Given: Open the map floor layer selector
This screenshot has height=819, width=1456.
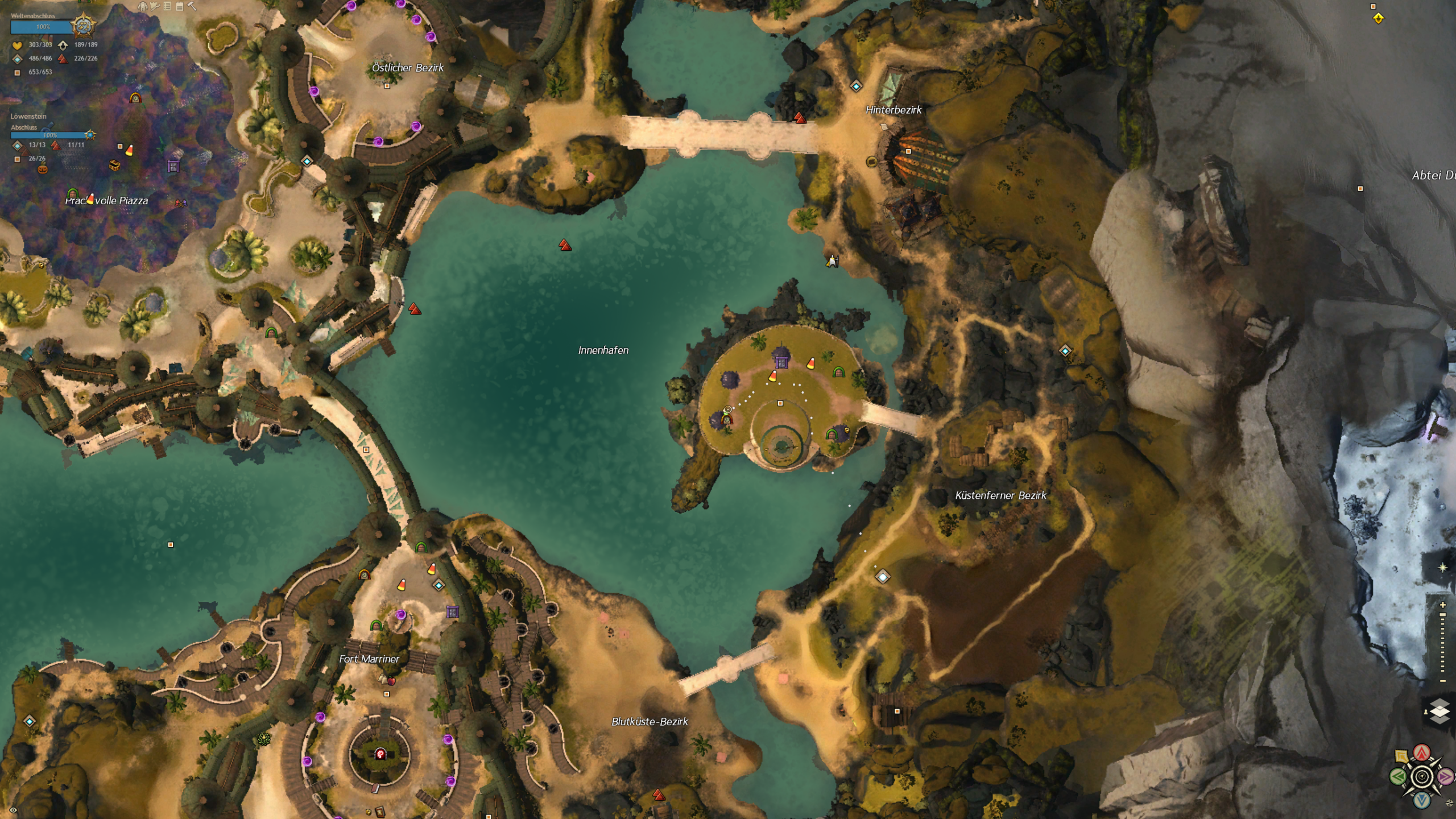Looking at the screenshot, I should pyautogui.click(x=1439, y=712).
